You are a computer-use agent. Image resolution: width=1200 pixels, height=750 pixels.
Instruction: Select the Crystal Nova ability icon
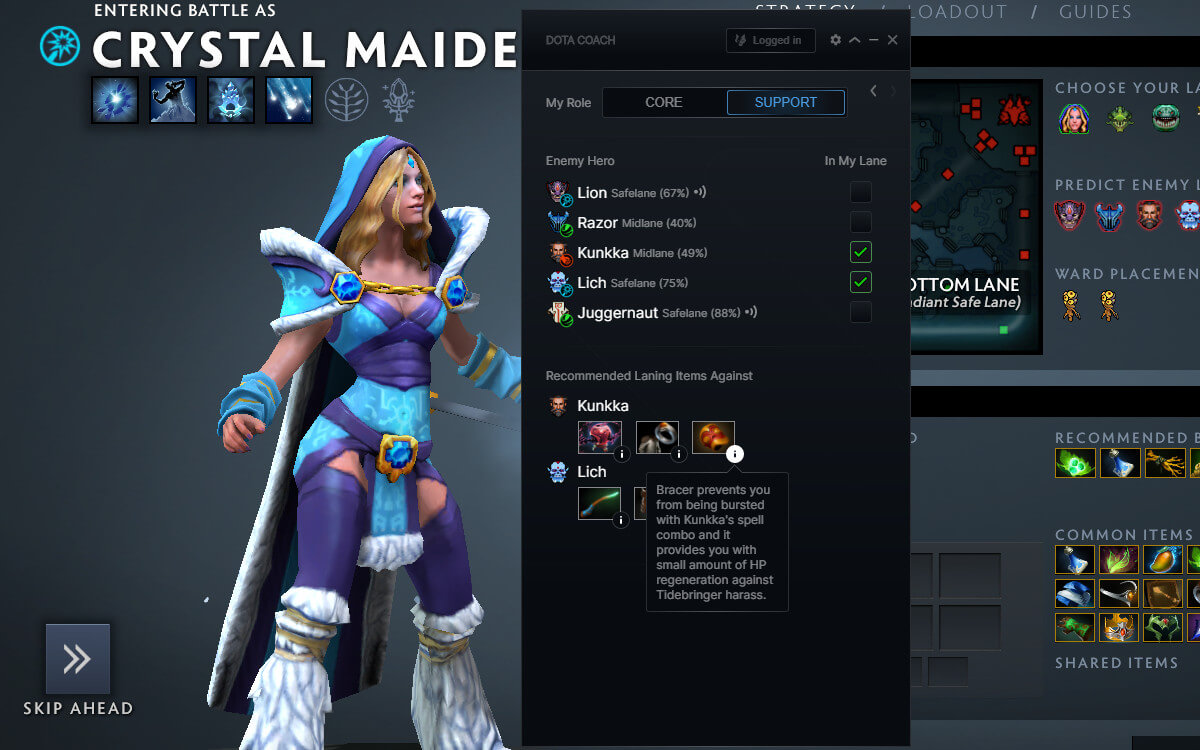pos(115,100)
